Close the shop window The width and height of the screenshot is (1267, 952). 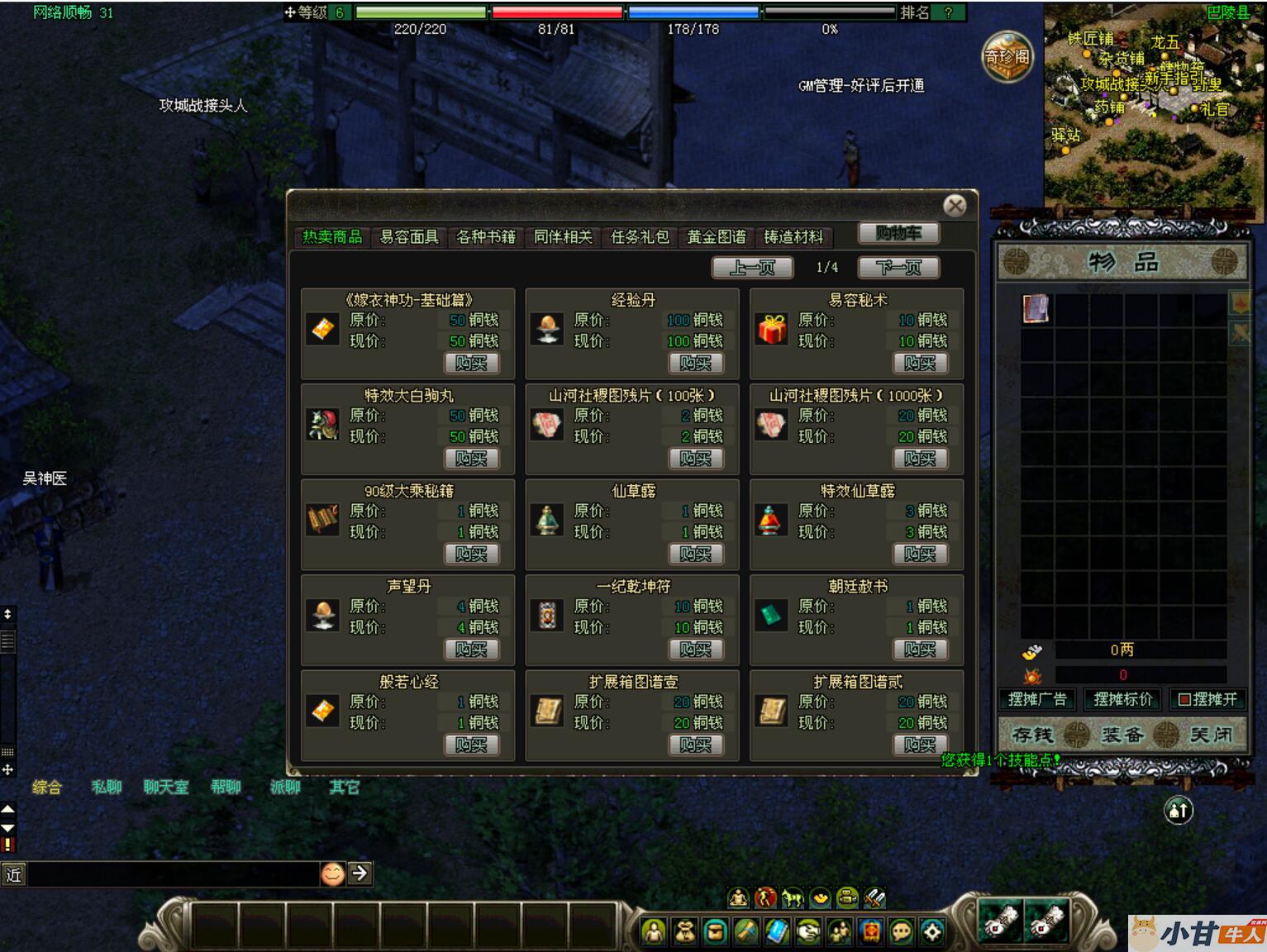(955, 206)
